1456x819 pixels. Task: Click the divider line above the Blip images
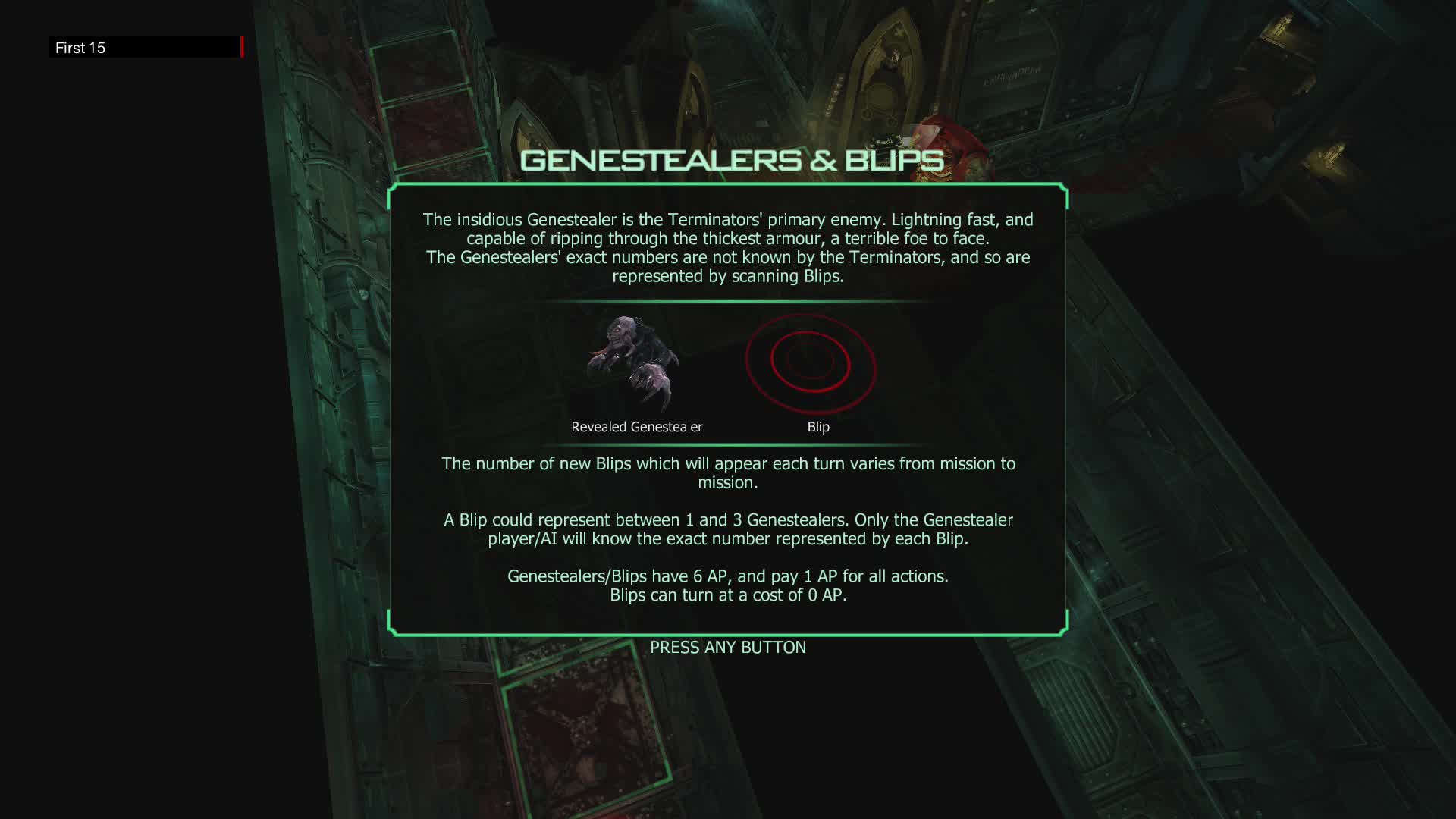point(728,300)
